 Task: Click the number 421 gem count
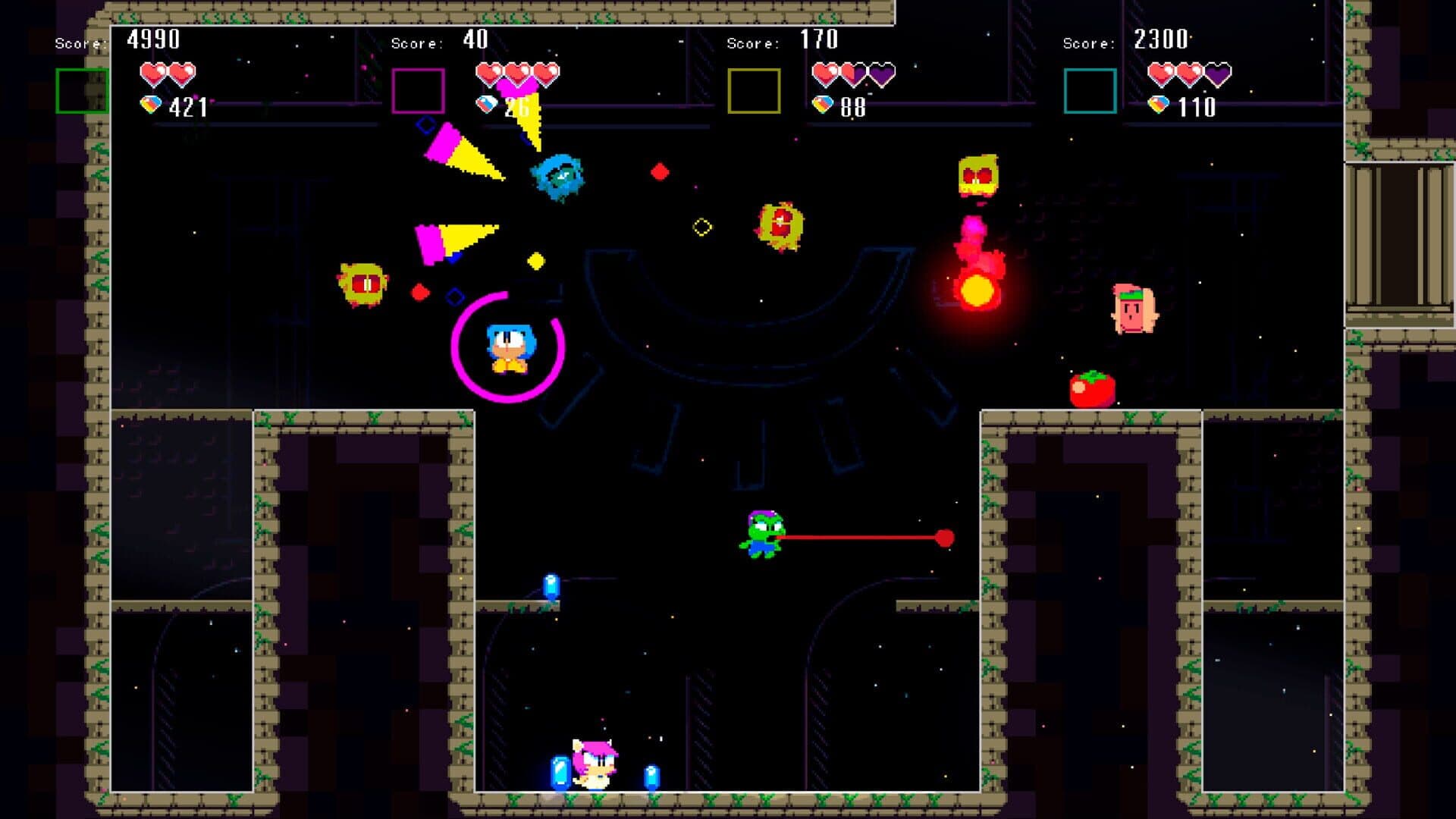pyautogui.click(x=188, y=106)
